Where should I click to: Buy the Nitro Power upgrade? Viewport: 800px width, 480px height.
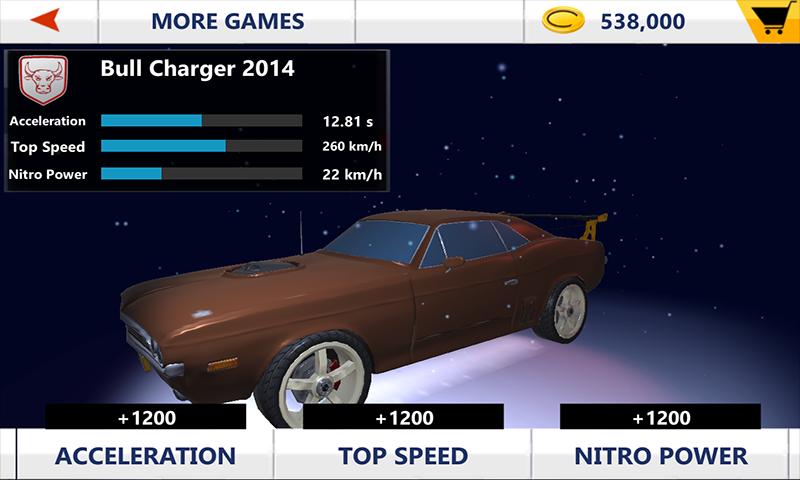click(660, 456)
